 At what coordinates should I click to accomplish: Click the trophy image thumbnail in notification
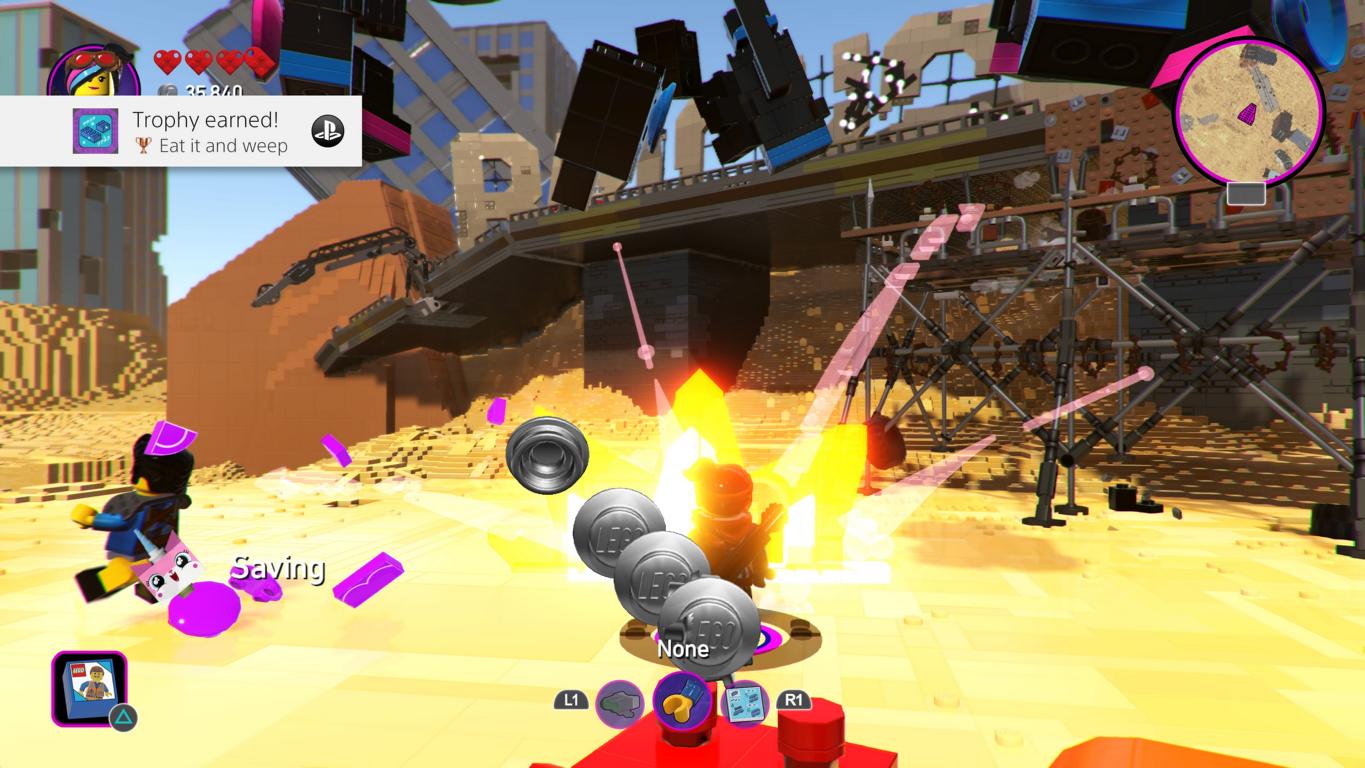(x=96, y=131)
